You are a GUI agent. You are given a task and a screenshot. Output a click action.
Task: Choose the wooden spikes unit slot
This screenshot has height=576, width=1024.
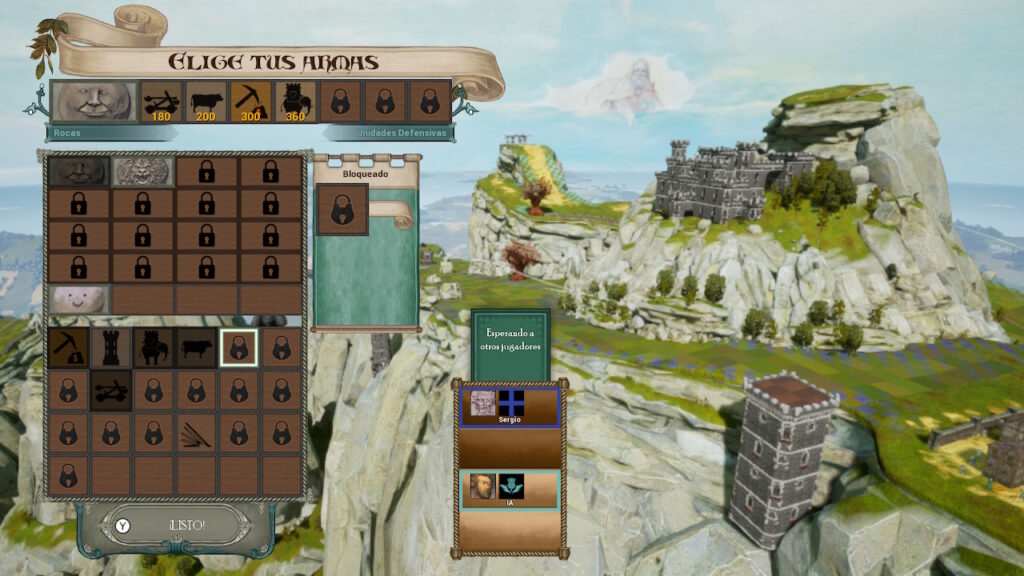[x=197, y=432]
